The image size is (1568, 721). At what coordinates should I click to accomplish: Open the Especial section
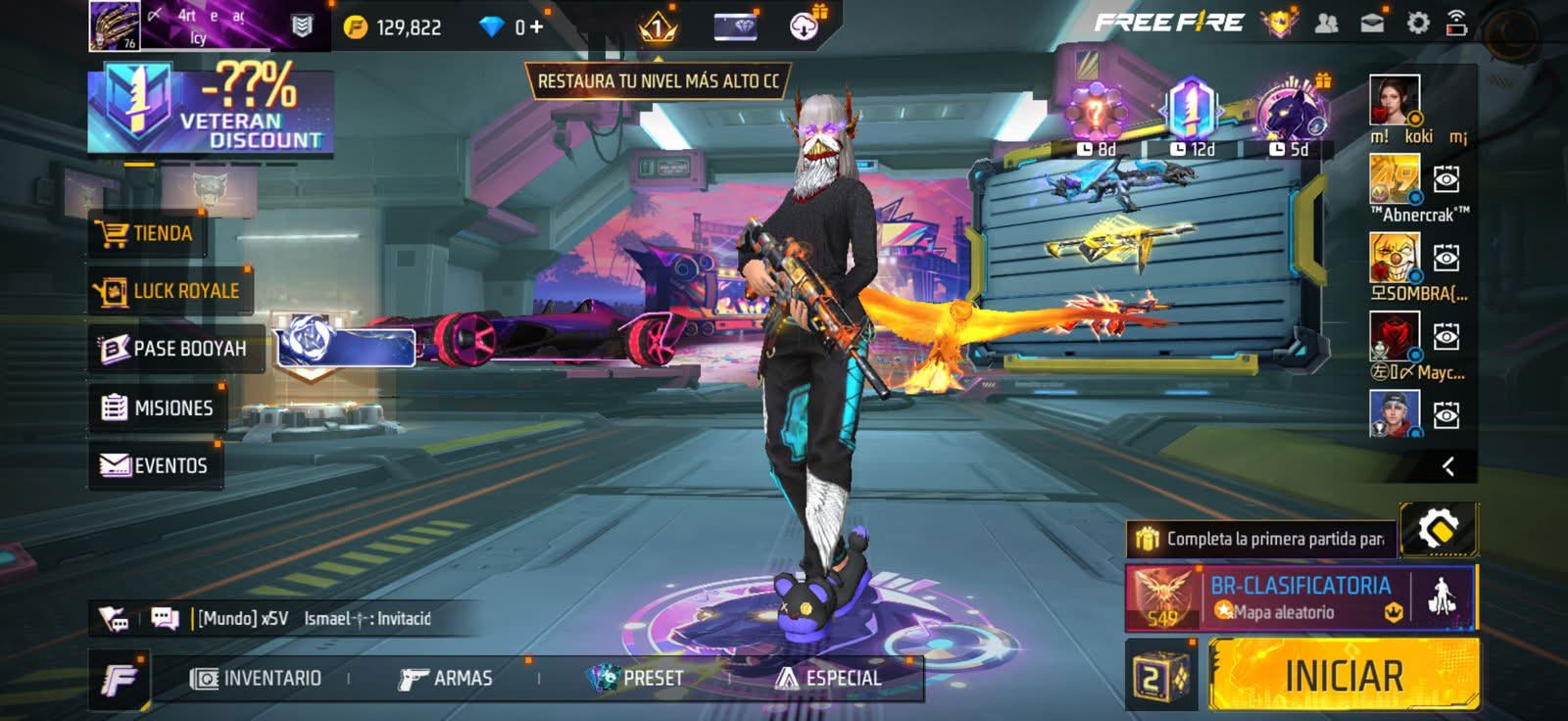[x=828, y=678]
